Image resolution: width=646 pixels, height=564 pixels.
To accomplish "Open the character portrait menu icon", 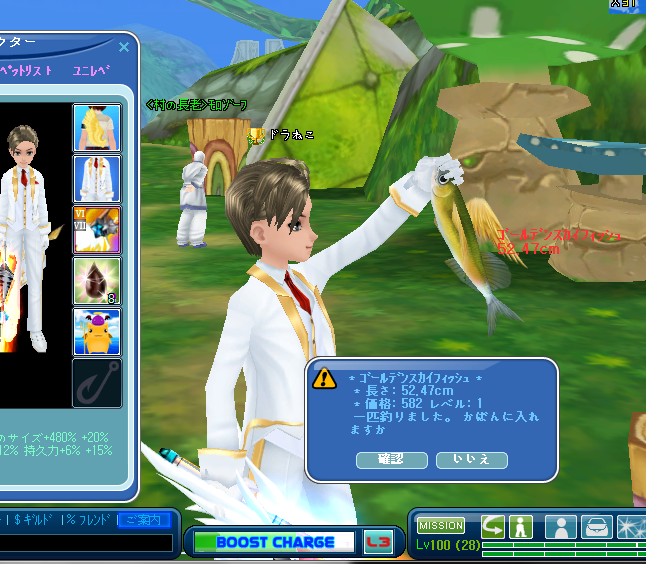I will pyautogui.click(x=561, y=526).
